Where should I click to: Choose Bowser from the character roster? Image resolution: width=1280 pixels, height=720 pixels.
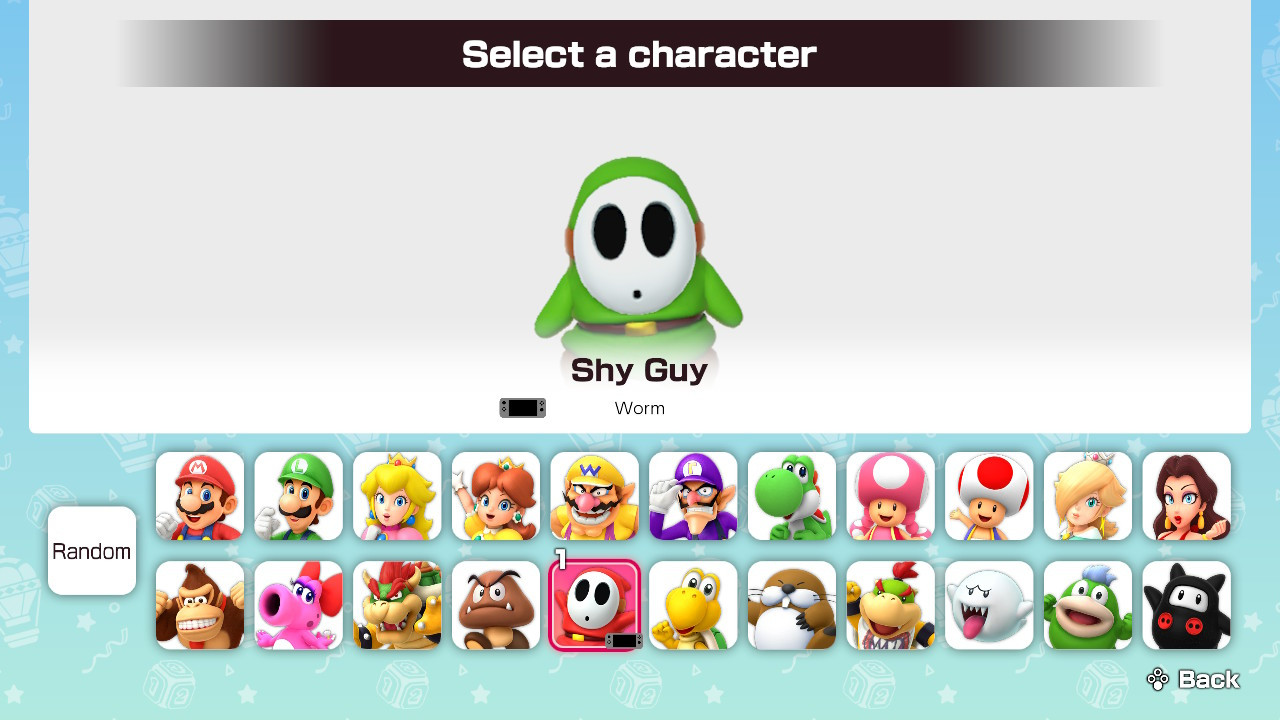[397, 605]
